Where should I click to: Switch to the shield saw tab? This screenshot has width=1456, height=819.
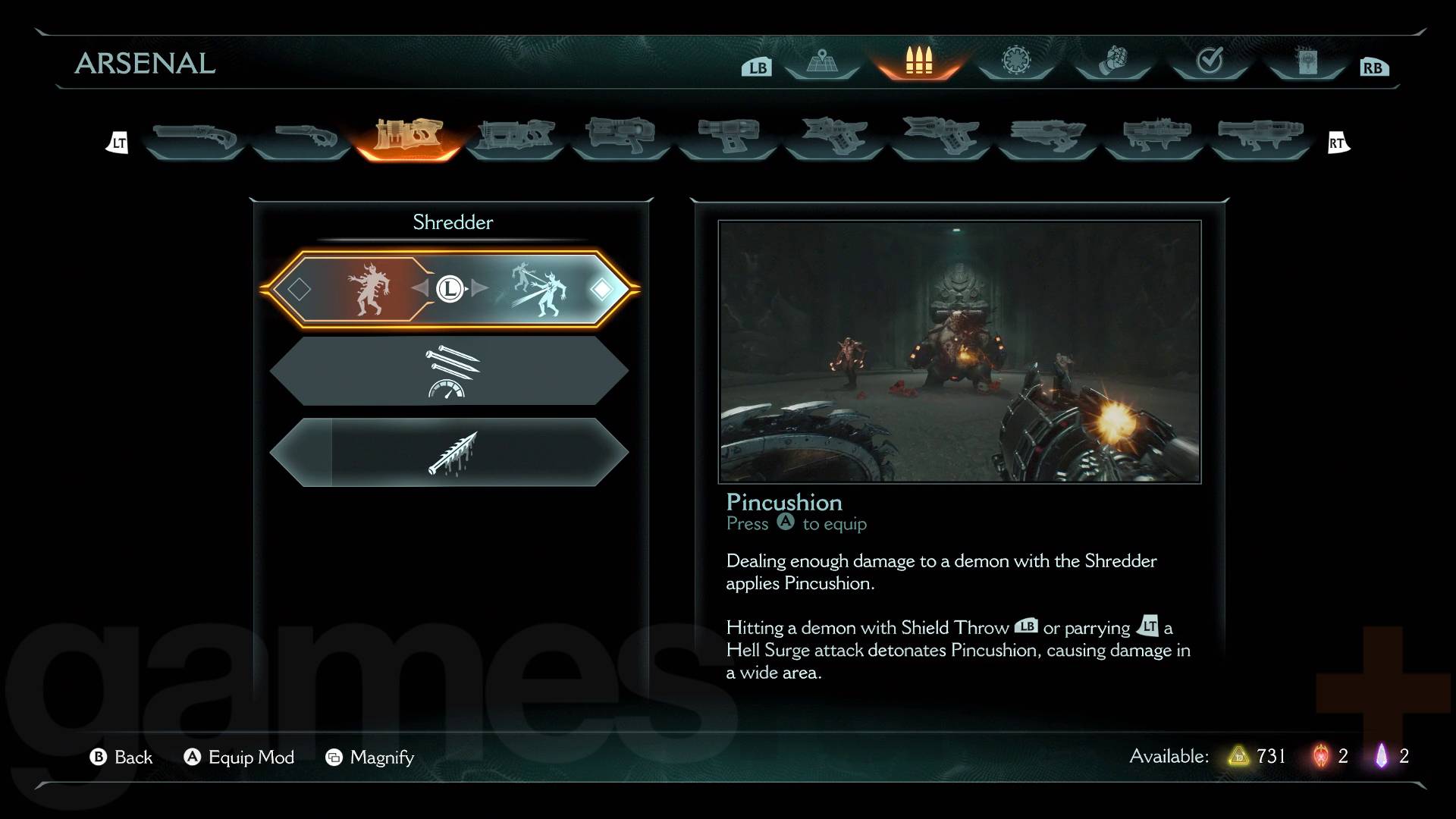tap(1016, 61)
